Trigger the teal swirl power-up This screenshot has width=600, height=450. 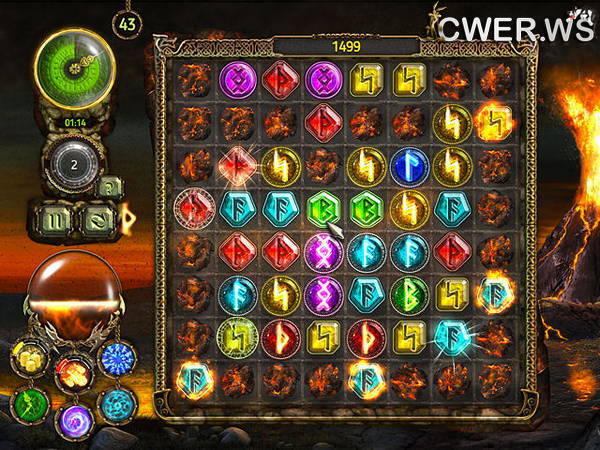pos(115,405)
